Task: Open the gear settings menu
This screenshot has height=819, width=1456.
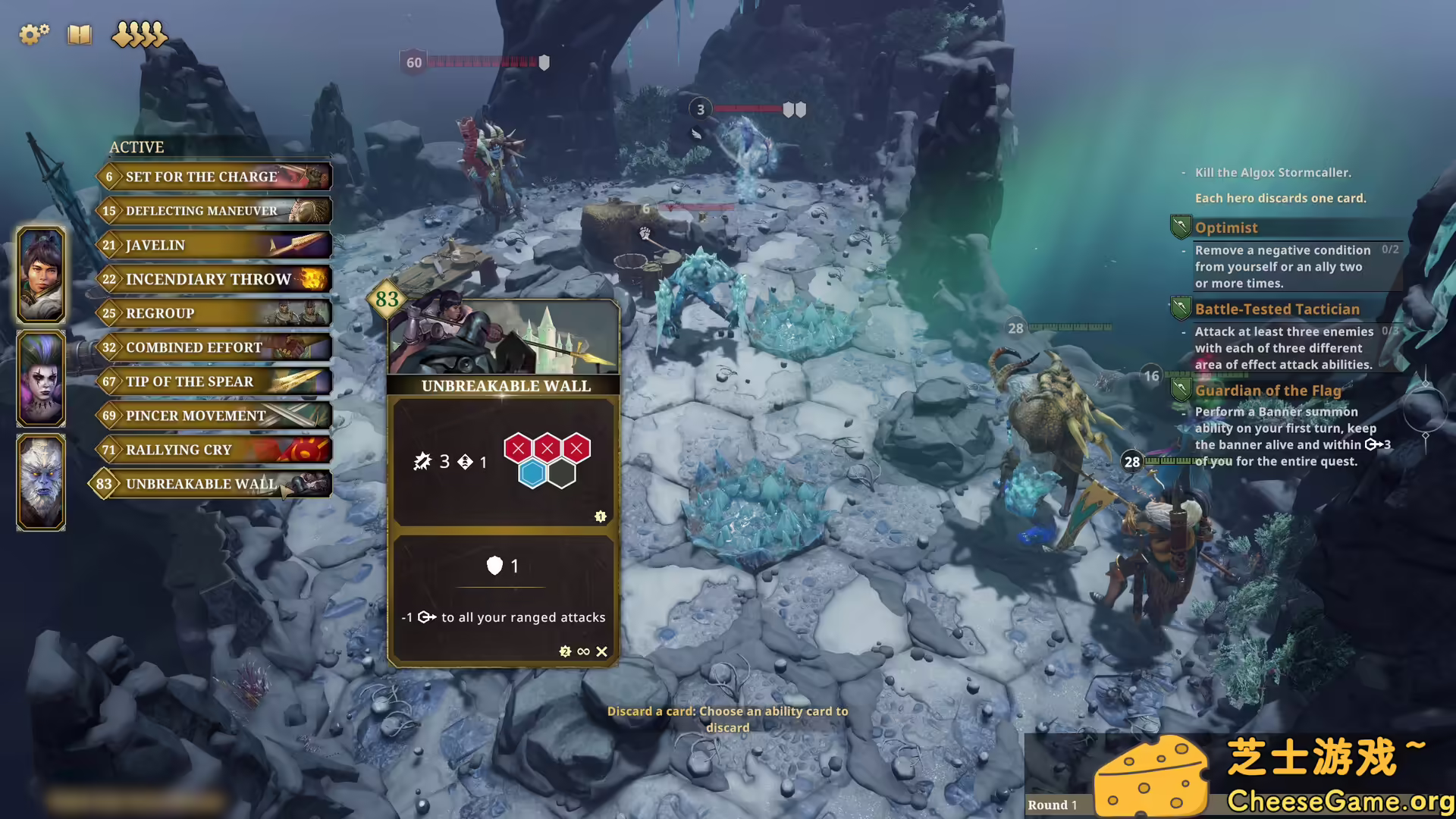Action: (33, 34)
